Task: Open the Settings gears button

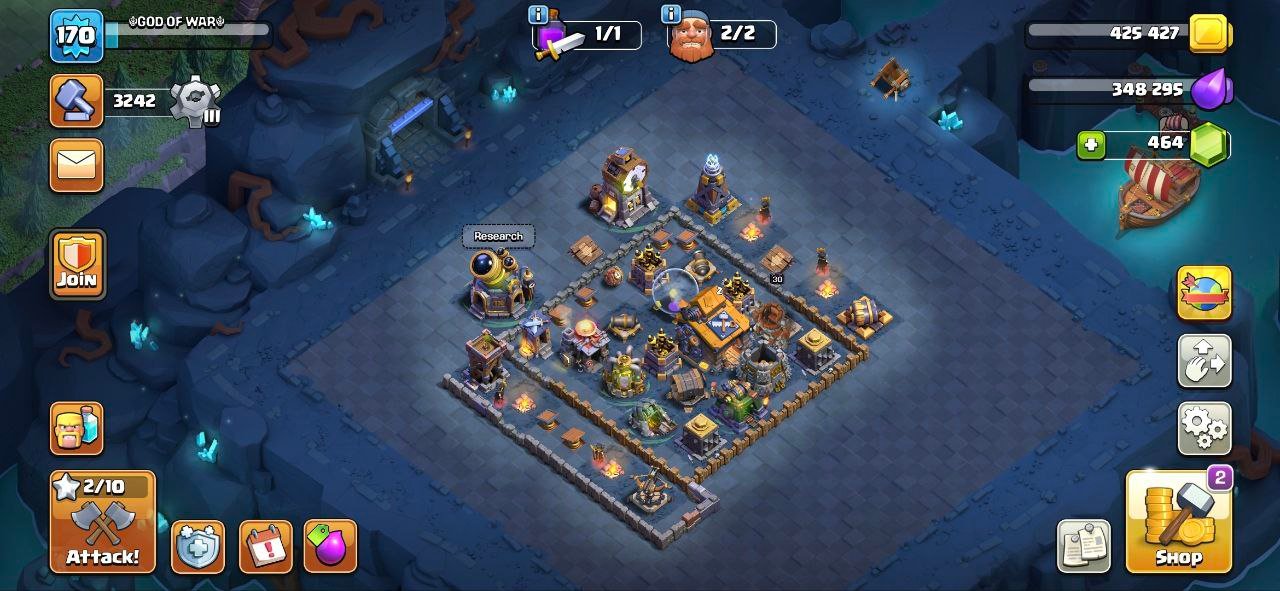Action: 1204,429
